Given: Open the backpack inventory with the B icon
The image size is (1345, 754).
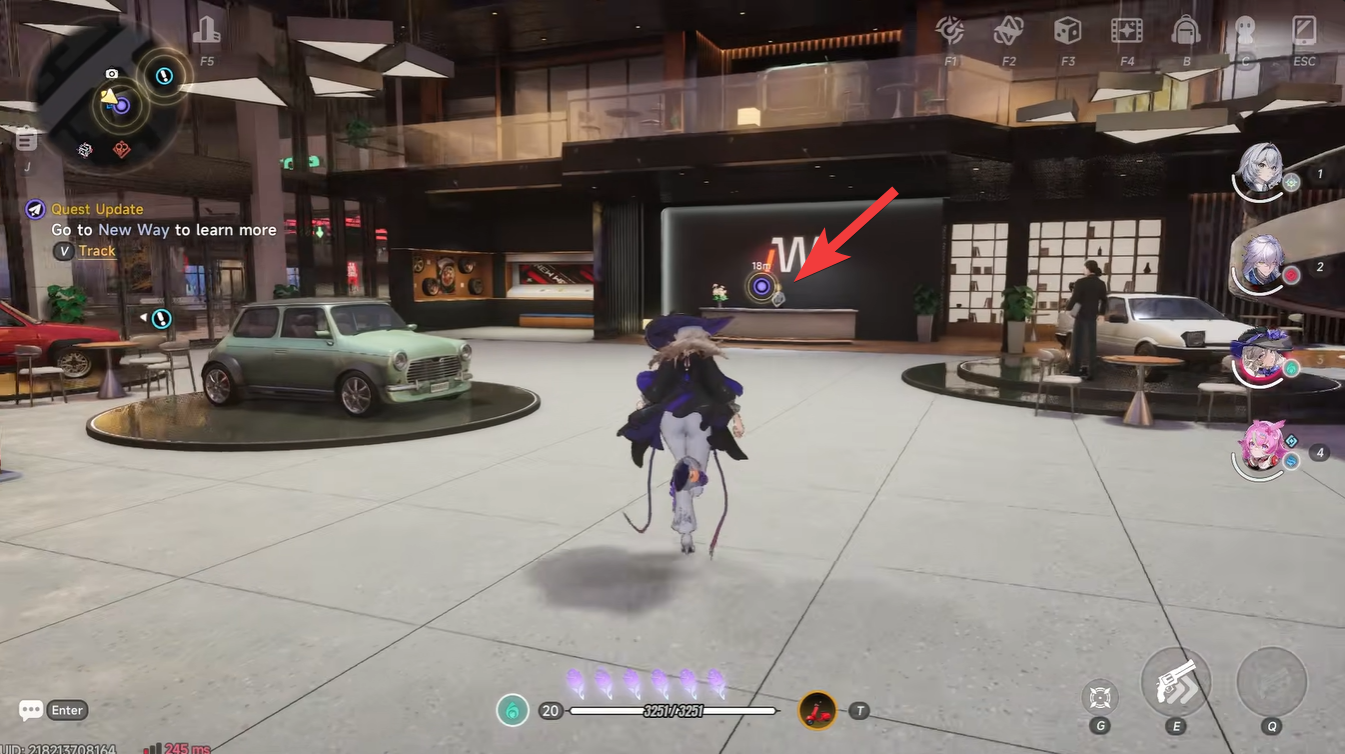Looking at the screenshot, I should 1186,31.
